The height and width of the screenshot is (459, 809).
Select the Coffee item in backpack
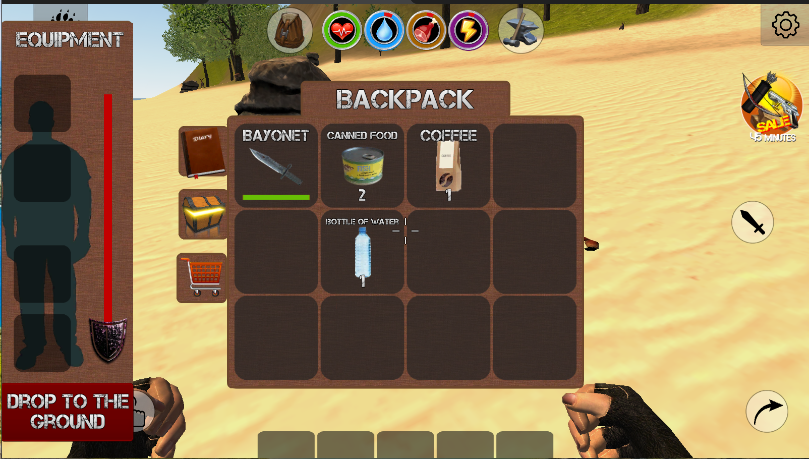coord(447,165)
